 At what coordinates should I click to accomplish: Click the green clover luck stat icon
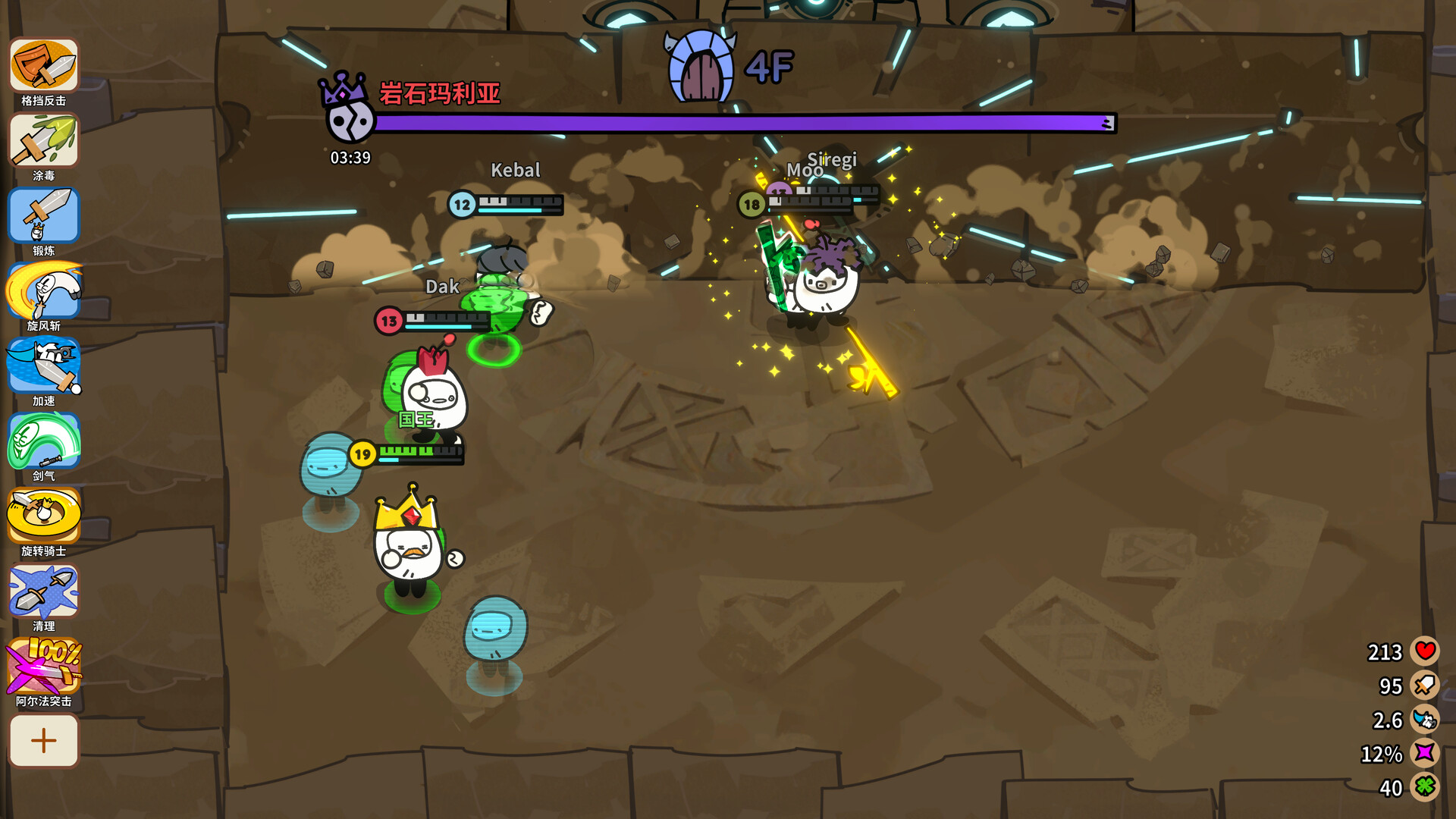pos(1425,787)
